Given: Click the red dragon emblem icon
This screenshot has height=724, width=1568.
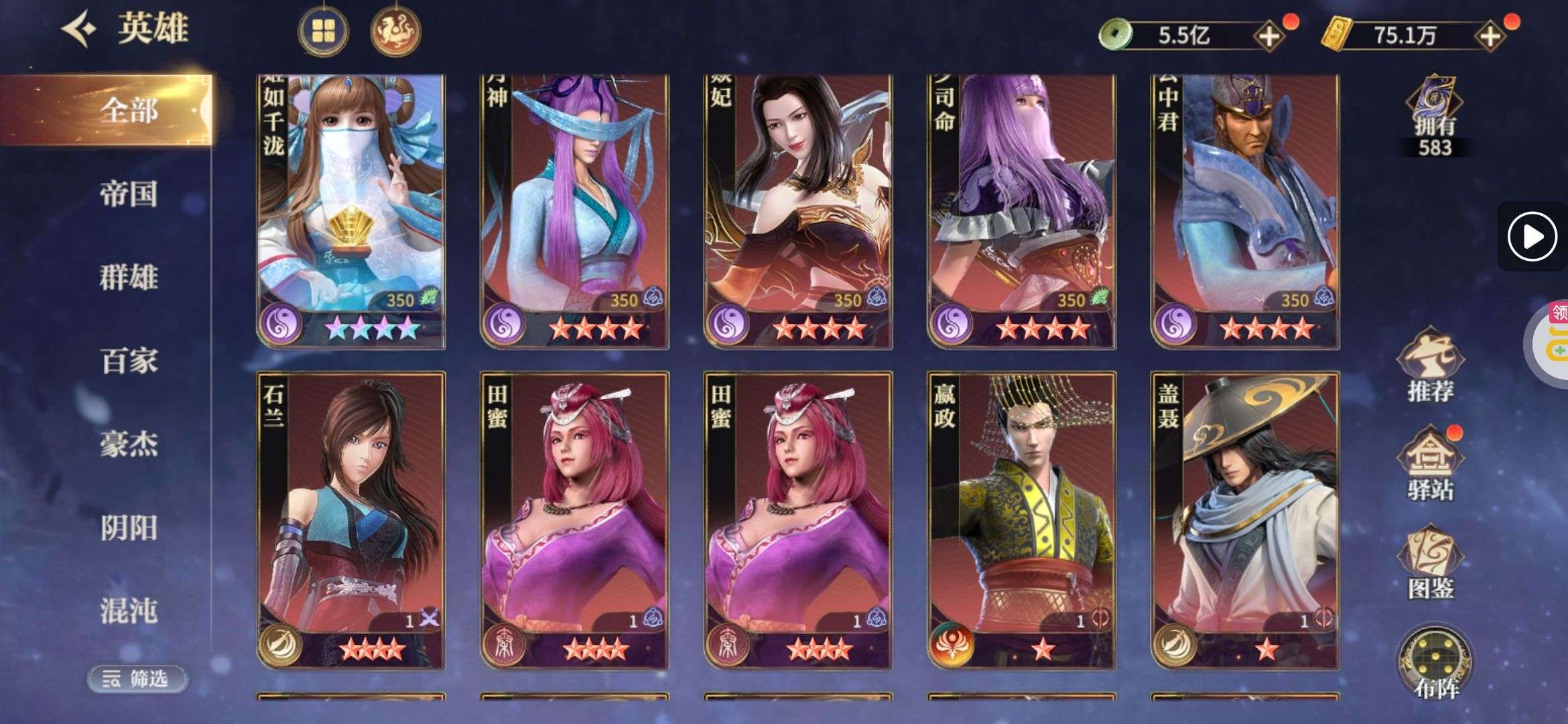Looking at the screenshot, I should pos(395,31).
